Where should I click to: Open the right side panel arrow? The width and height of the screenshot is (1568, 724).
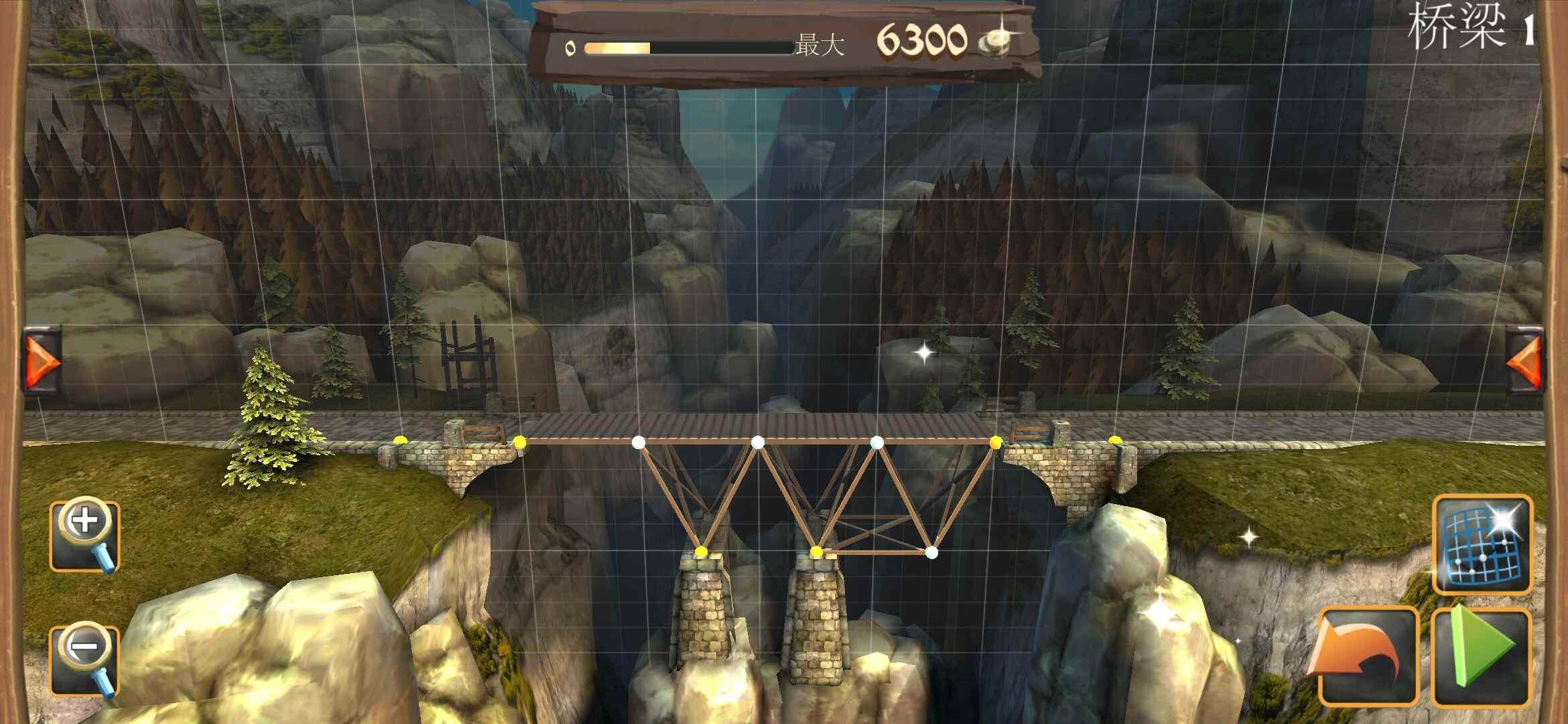(1524, 361)
